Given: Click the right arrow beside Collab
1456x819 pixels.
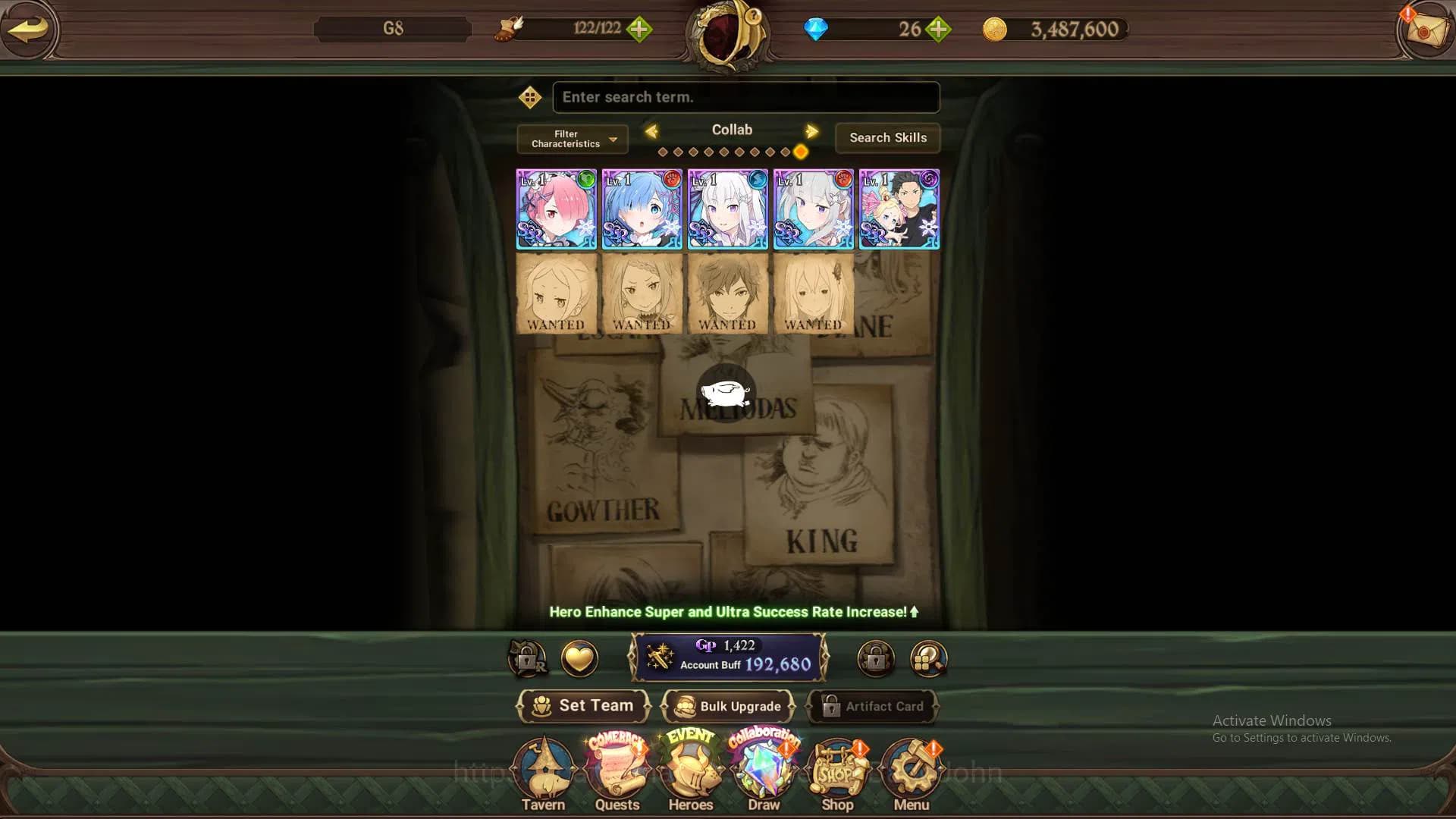Looking at the screenshot, I should (812, 130).
